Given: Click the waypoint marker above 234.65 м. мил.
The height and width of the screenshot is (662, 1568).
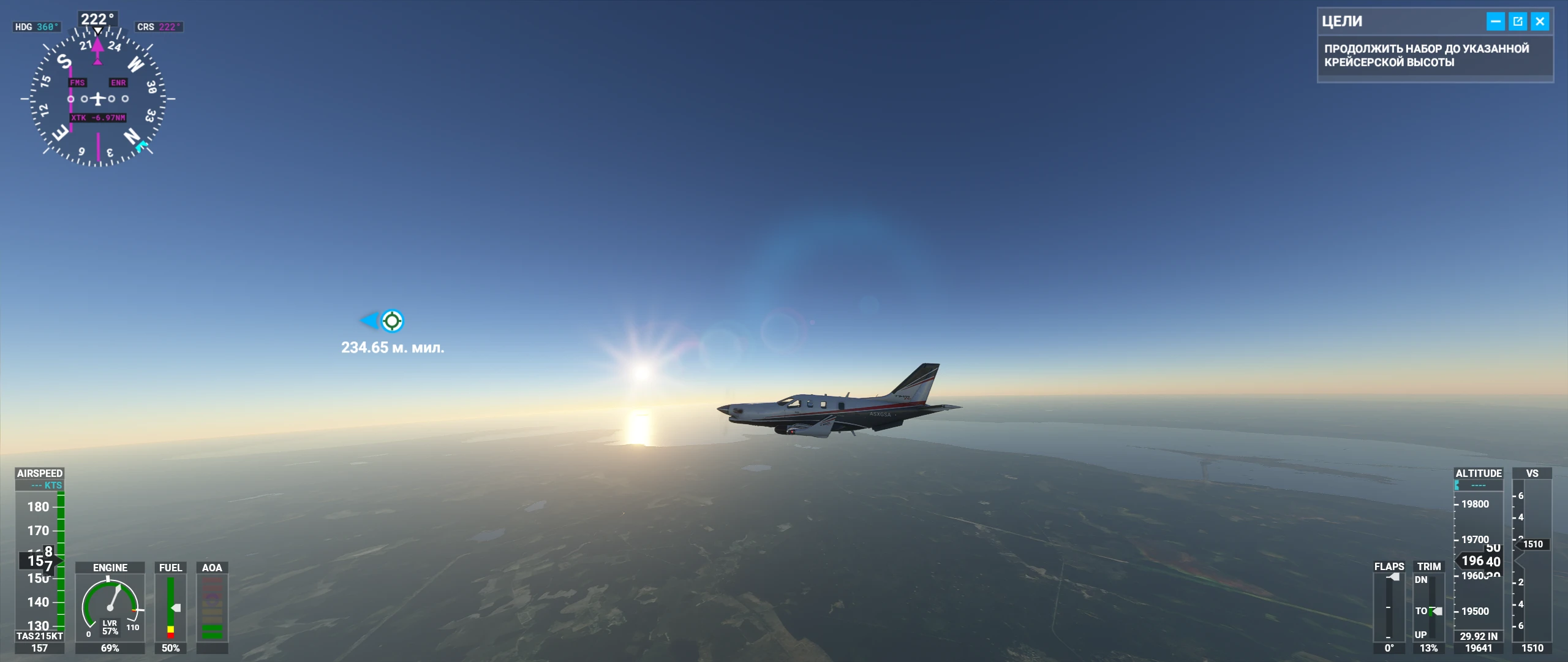Looking at the screenshot, I should [x=392, y=320].
